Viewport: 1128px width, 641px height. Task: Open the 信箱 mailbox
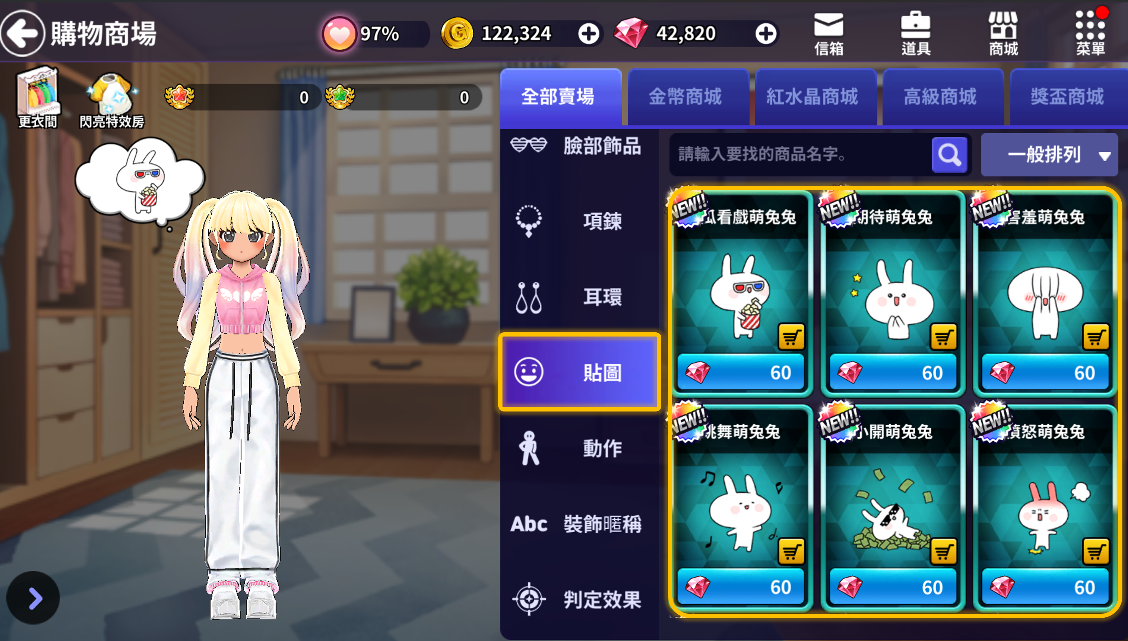click(x=829, y=33)
